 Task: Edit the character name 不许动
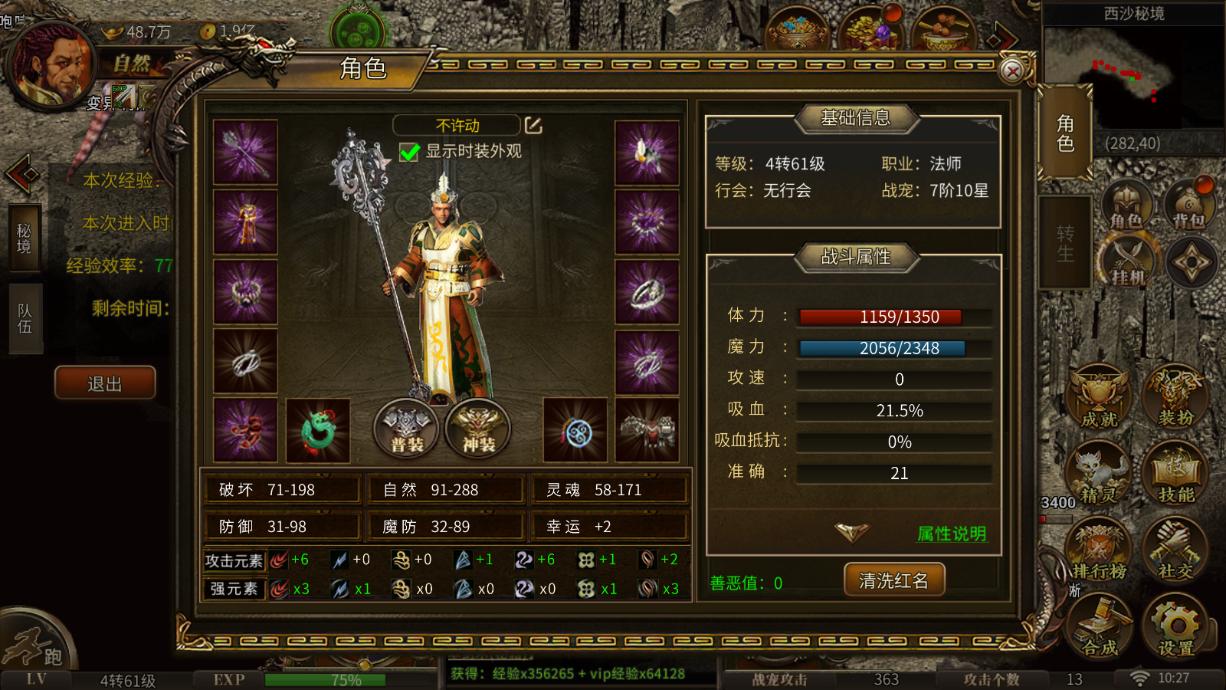(534, 126)
